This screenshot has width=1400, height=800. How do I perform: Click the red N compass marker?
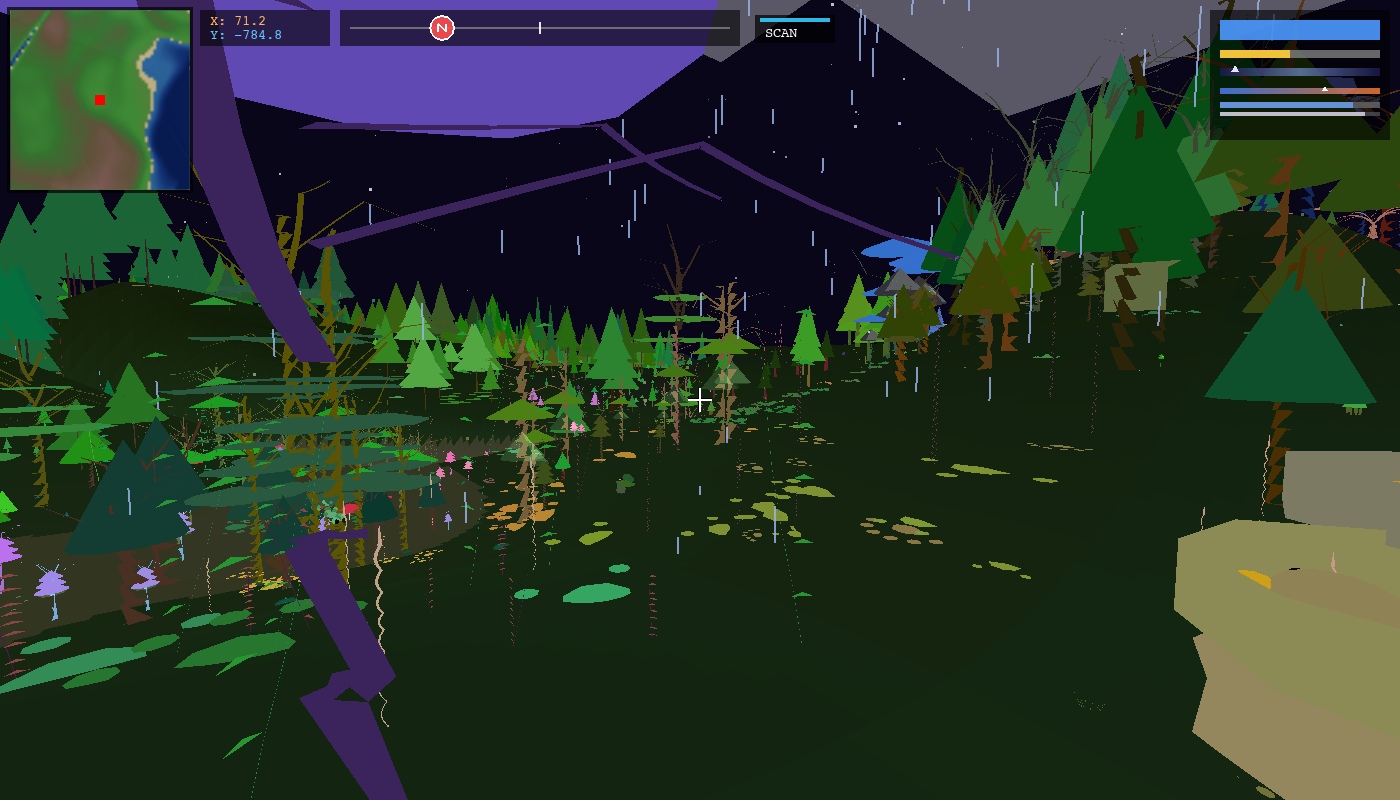click(x=441, y=27)
